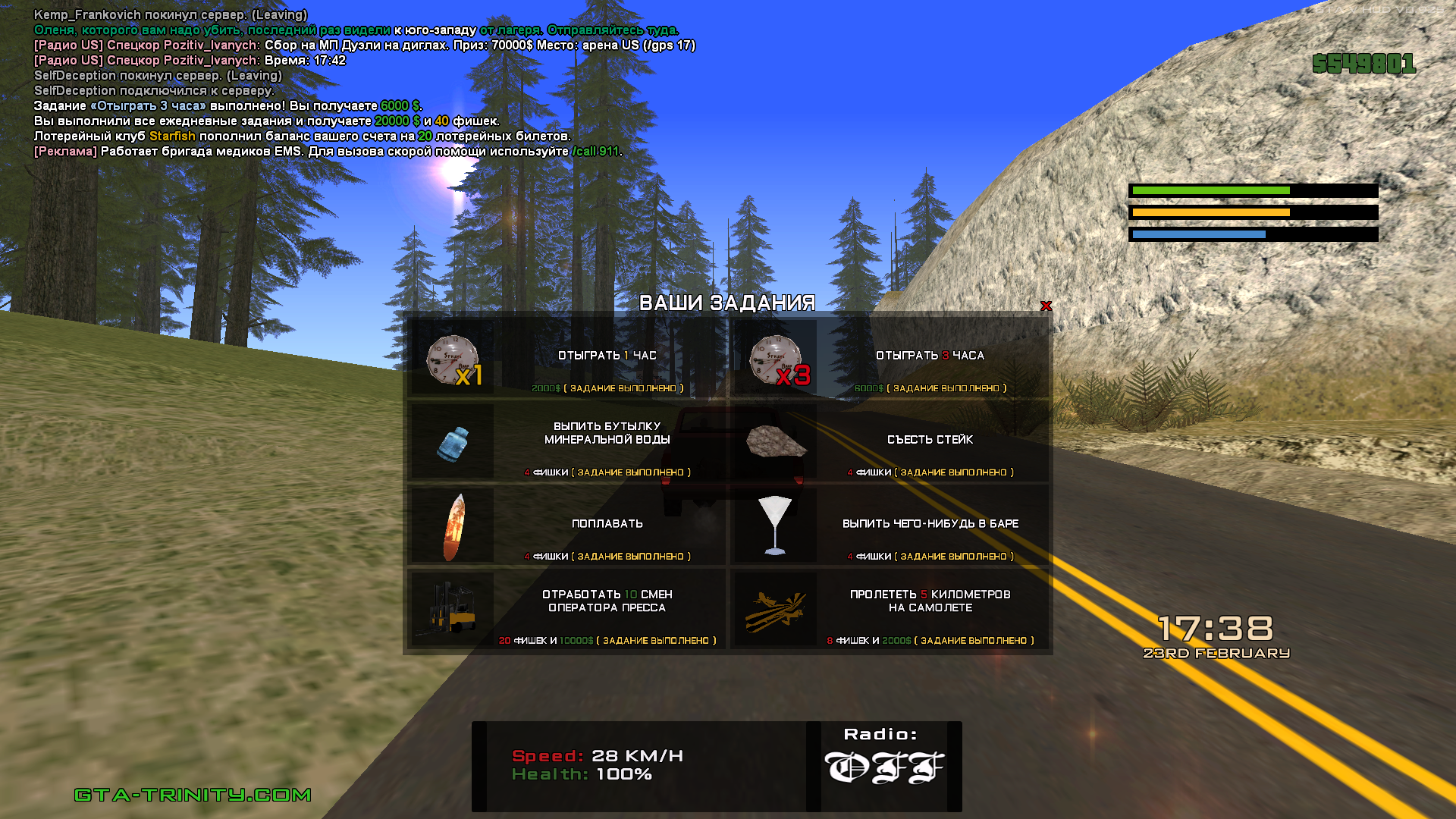
Task: Select the press operator shifts task
Action: click(x=567, y=610)
